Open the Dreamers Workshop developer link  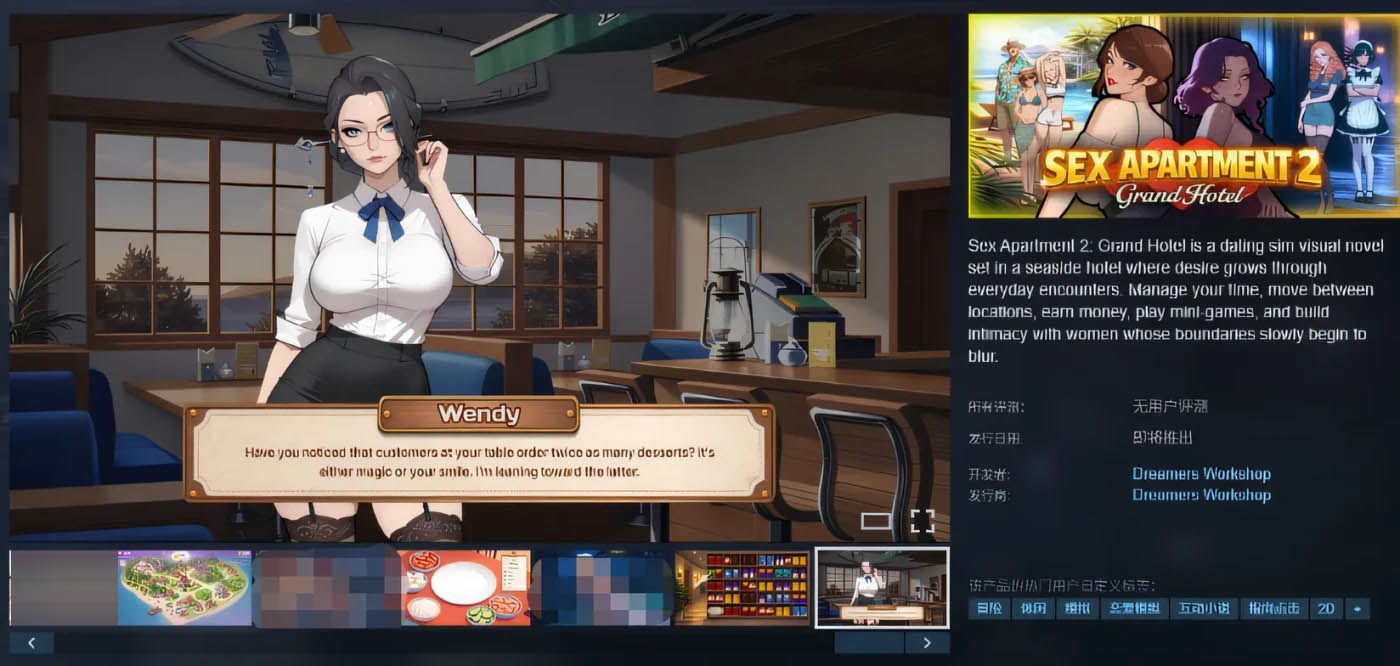pyautogui.click(x=1201, y=474)
